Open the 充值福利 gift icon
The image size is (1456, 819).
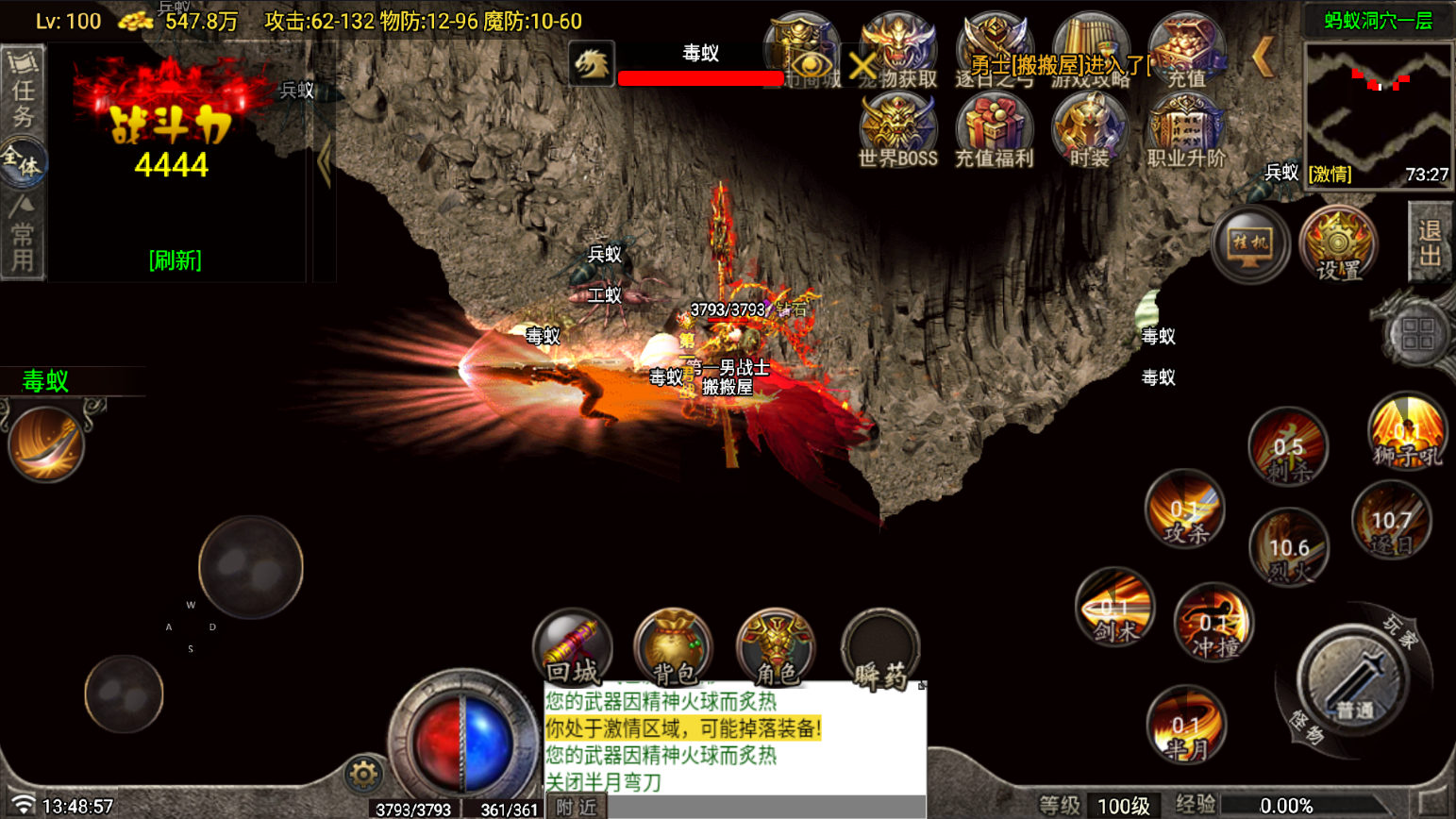click(x=994, y=129)
